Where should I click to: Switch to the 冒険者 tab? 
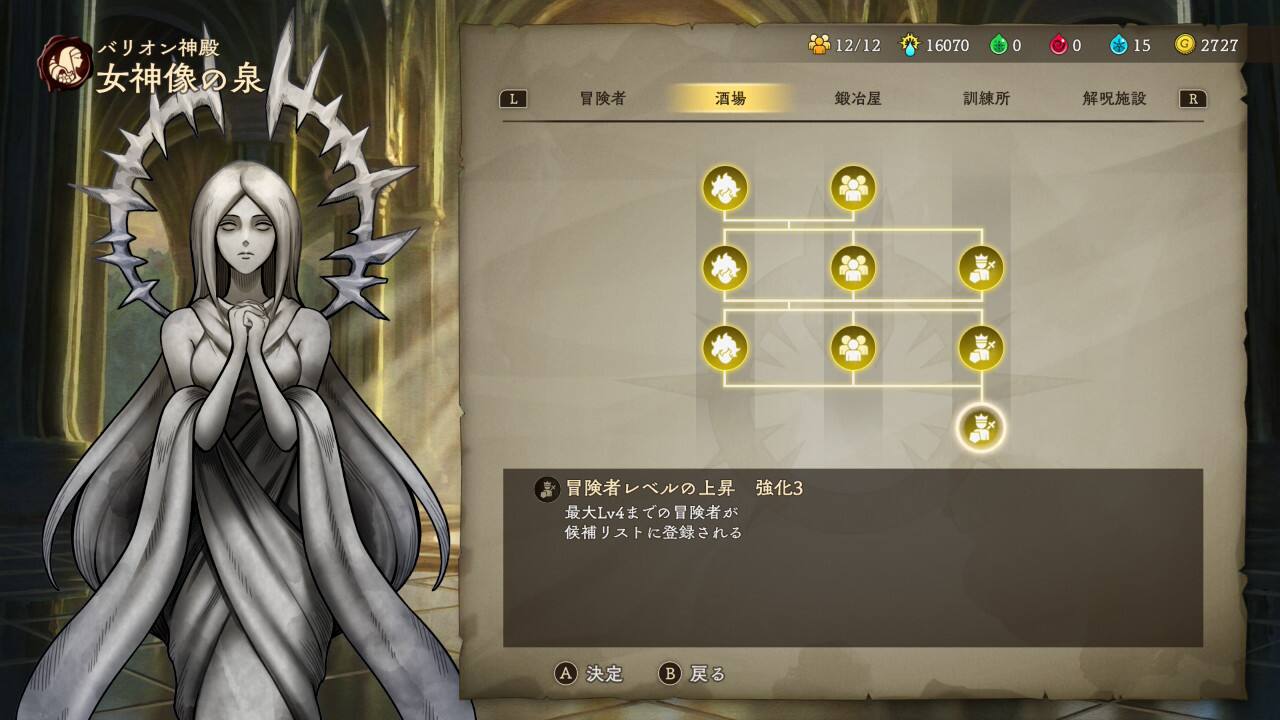(x=602, y=98)
